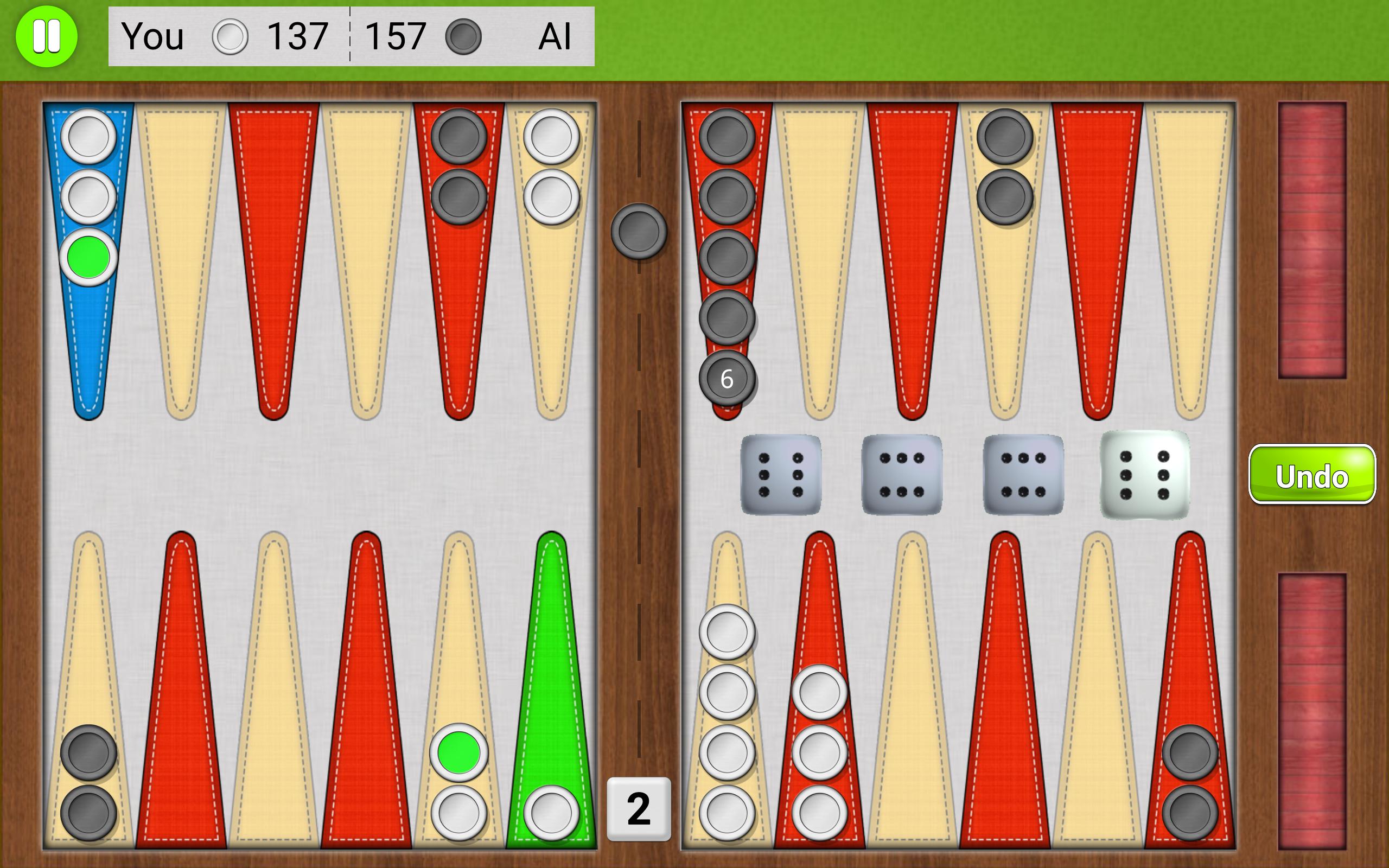Image resolution: width=1389 pixels, height=868 pixels.
Task: Click the You score label
Action: click(154, 37)
